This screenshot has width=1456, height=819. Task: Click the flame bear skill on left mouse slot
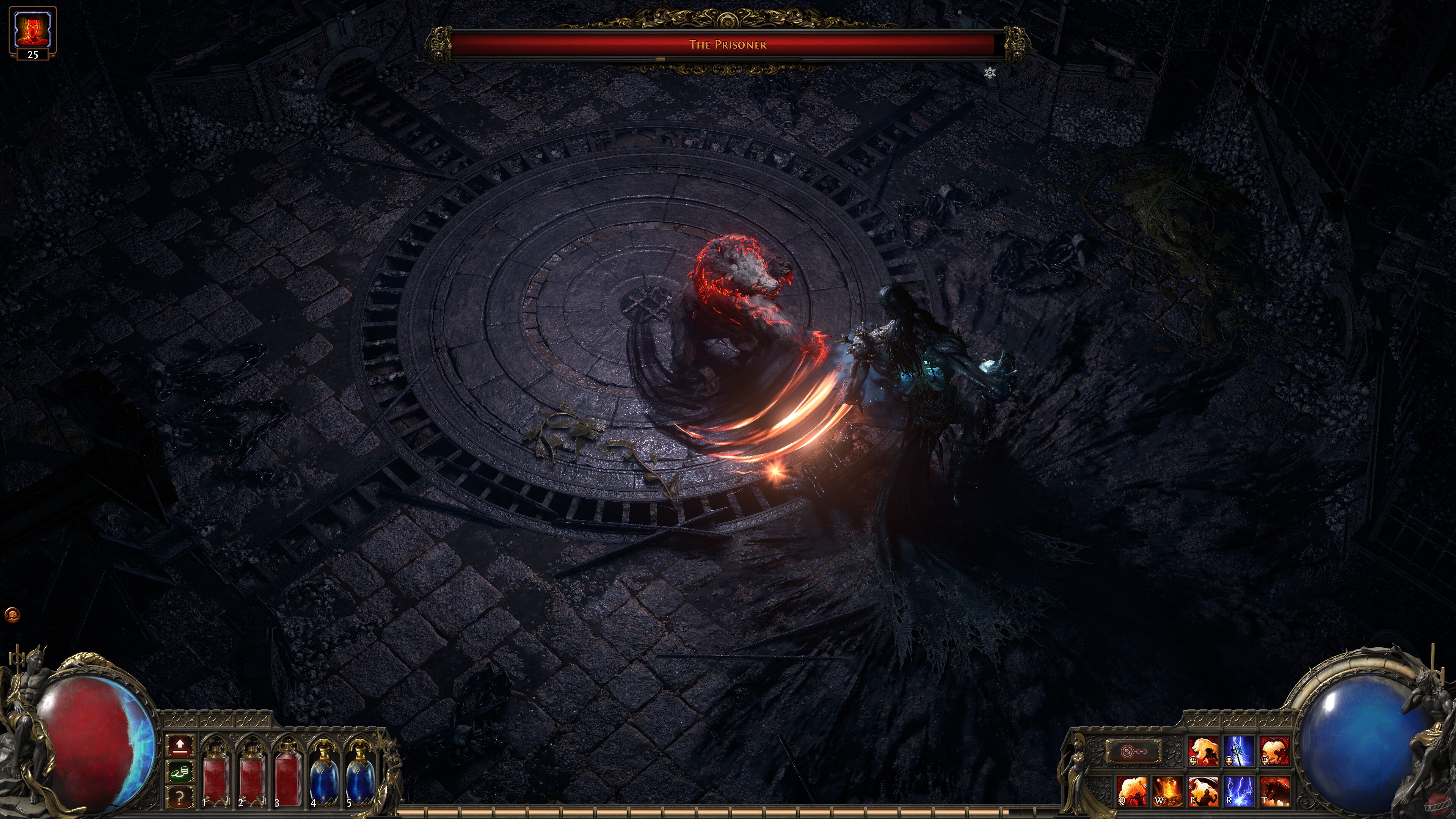[x=1203, y=752]
